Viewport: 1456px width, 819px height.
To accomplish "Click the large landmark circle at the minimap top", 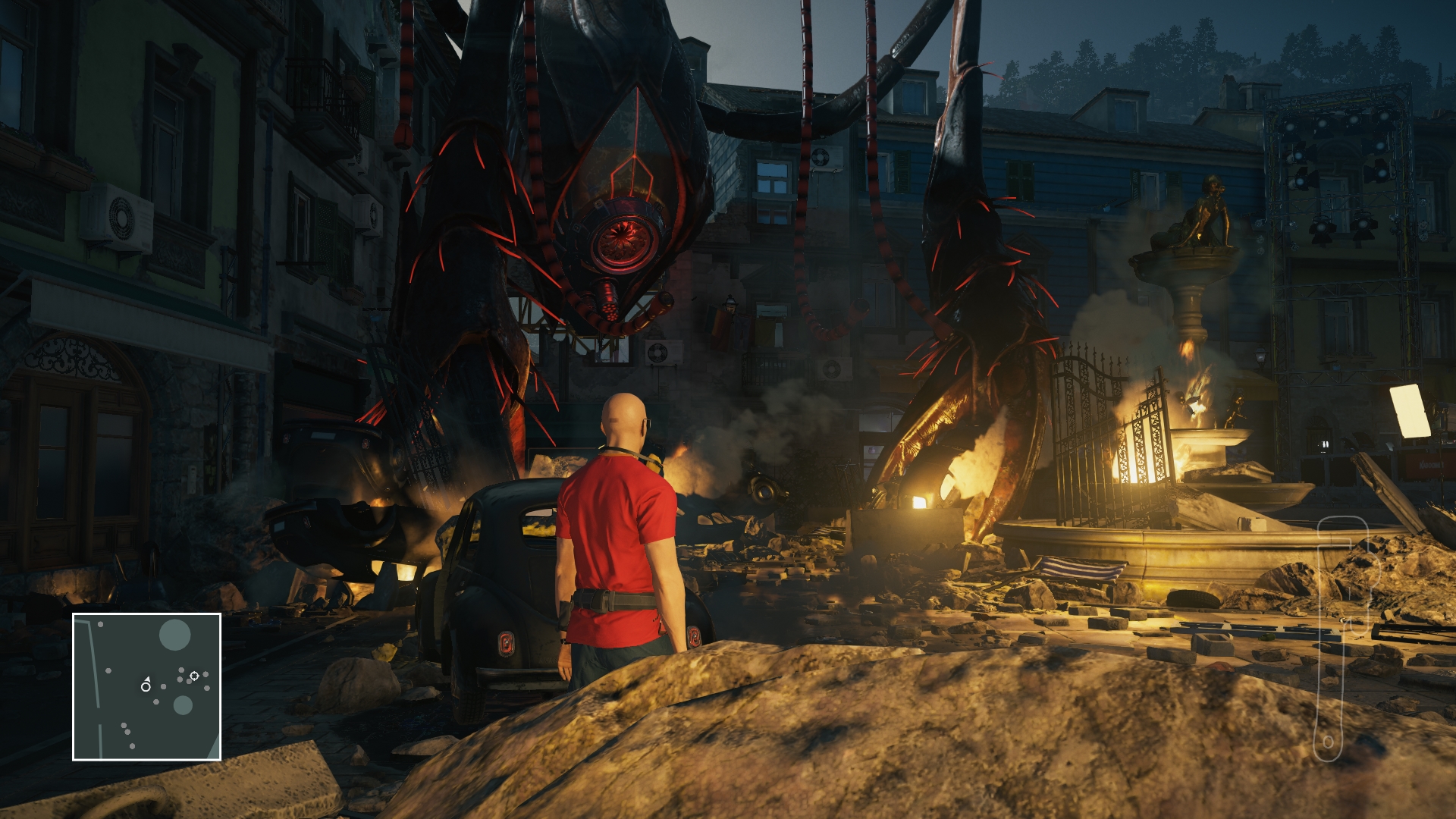I will click(x=175, y=634).
